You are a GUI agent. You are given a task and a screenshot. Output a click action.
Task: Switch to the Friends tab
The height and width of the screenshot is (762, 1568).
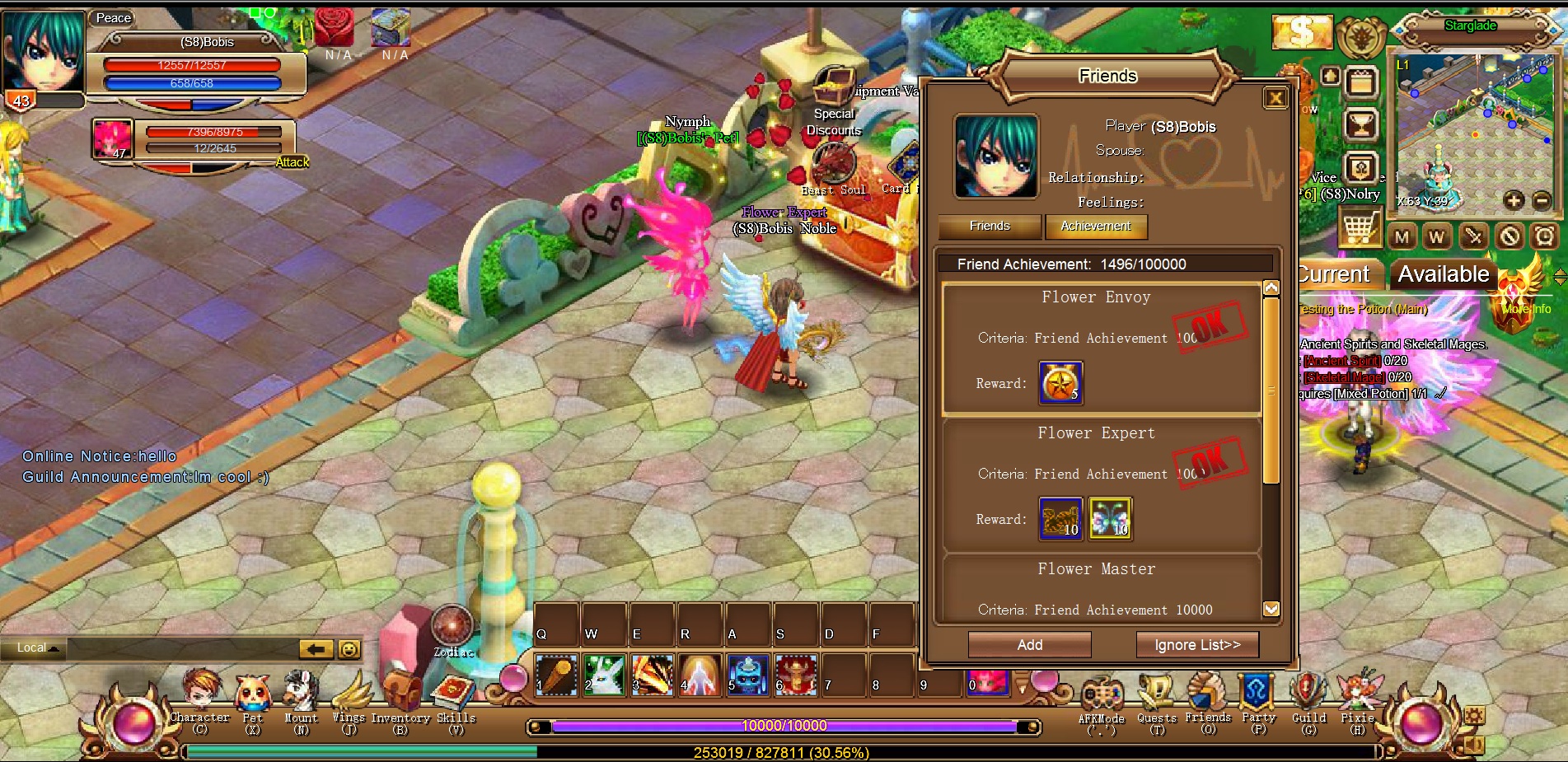(x=990, y=226)
